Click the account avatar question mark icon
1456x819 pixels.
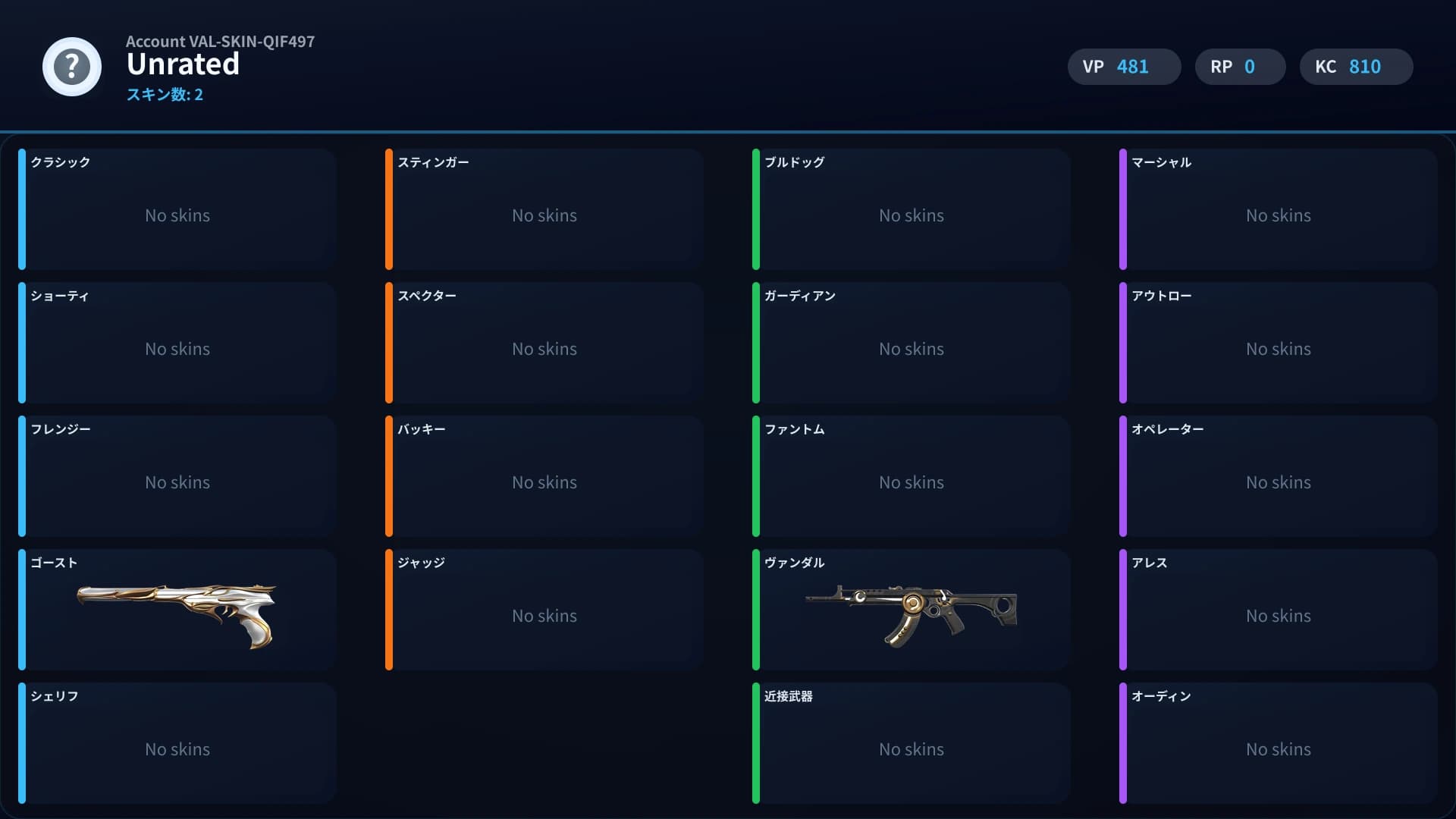[71, 67]
